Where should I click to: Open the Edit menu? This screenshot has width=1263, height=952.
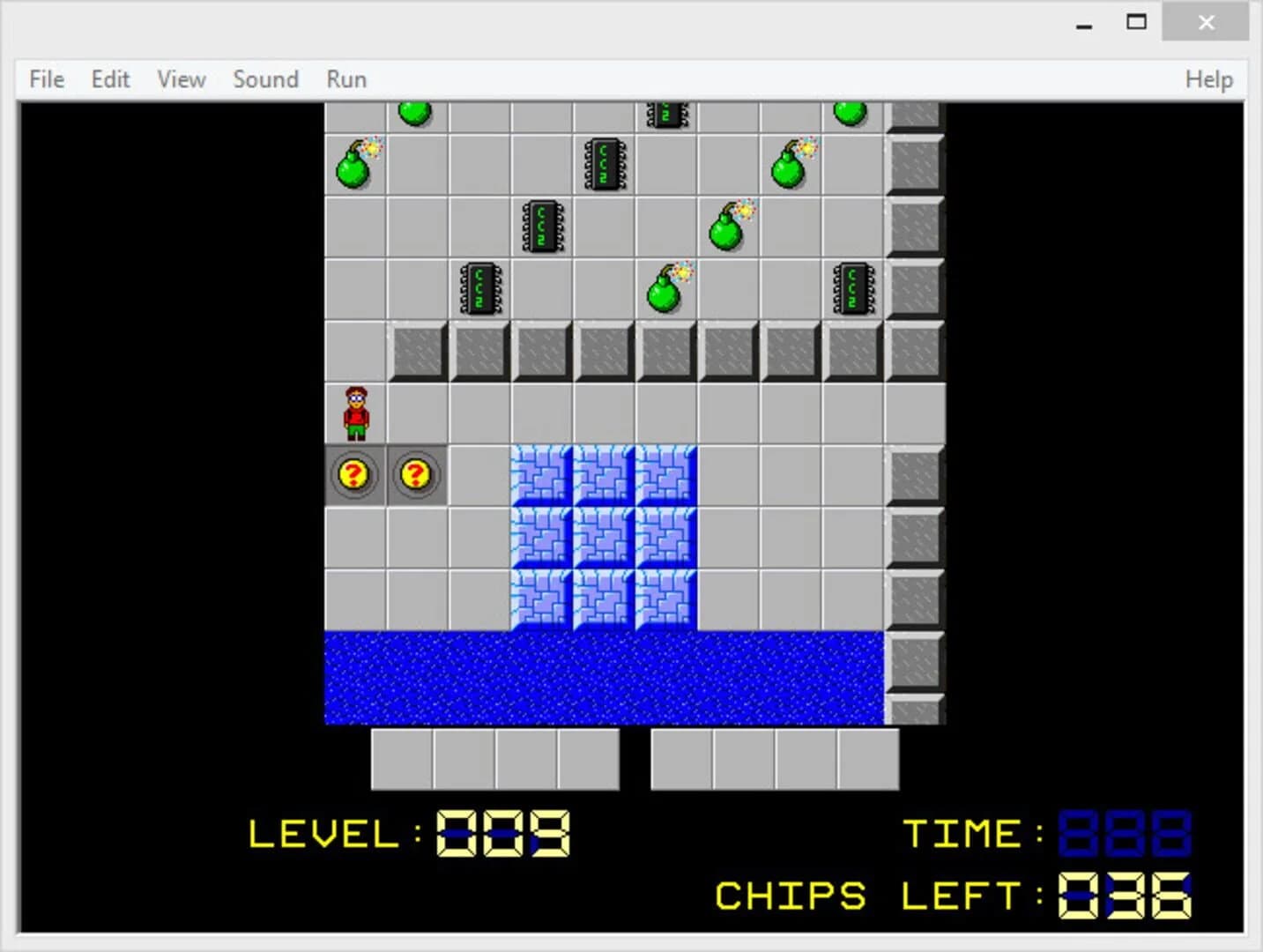tap(109, 79)
